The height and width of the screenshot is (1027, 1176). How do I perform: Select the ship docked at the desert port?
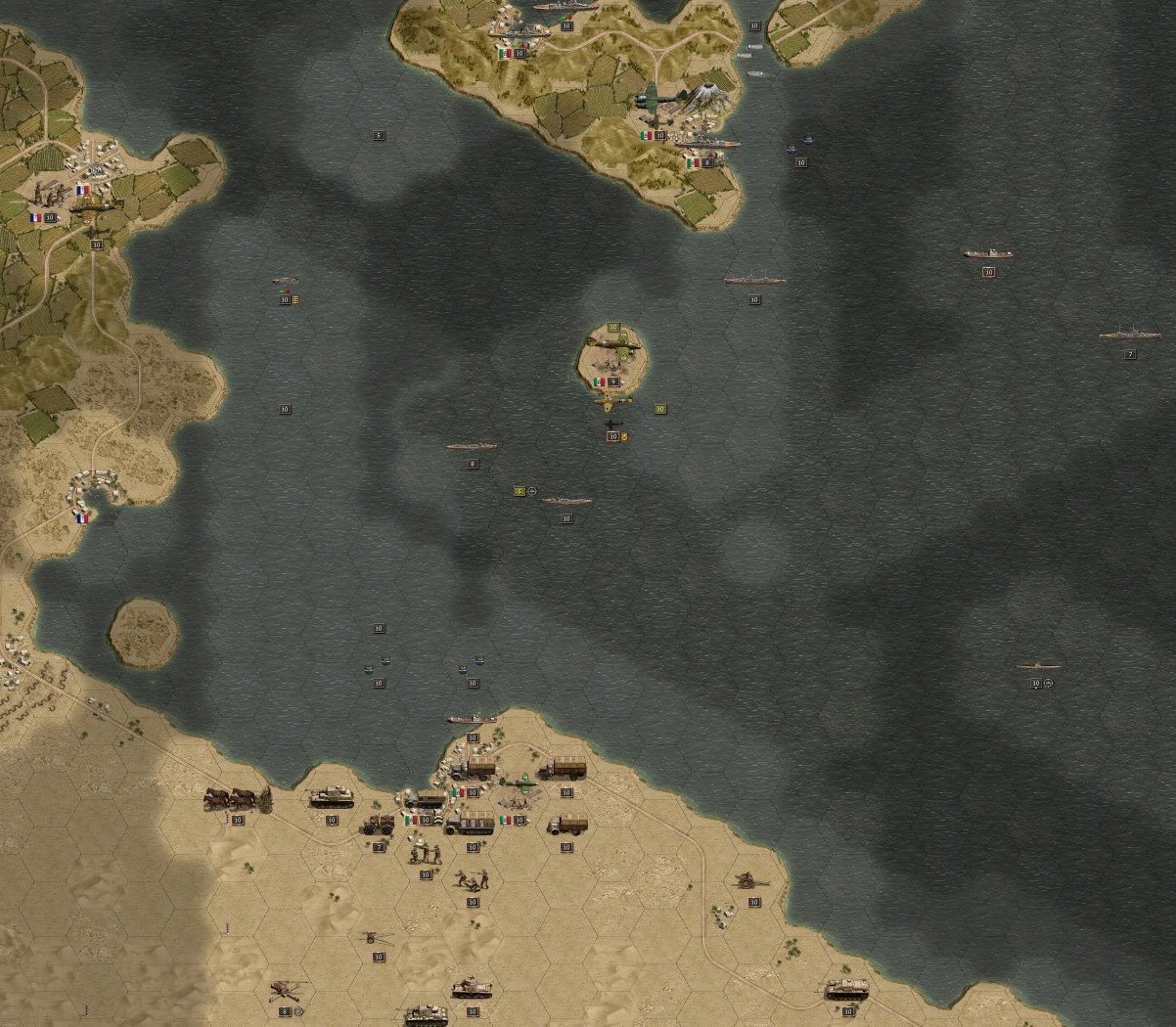pos(472,720)
